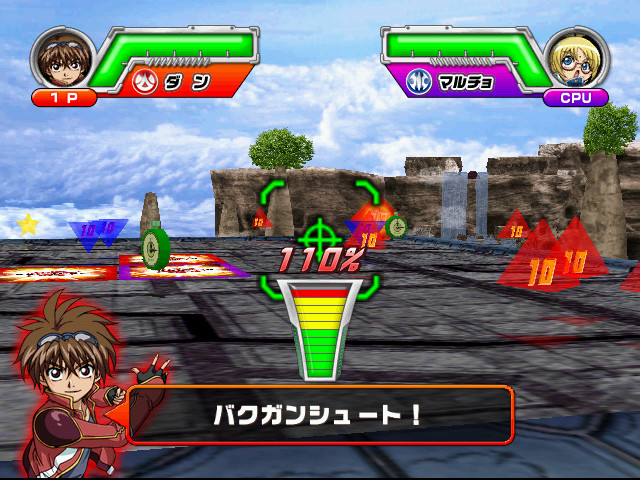Click Marucho's CPU opponent portrait
The width and height of the screenshot is (640, 480).
coord(577,58)
